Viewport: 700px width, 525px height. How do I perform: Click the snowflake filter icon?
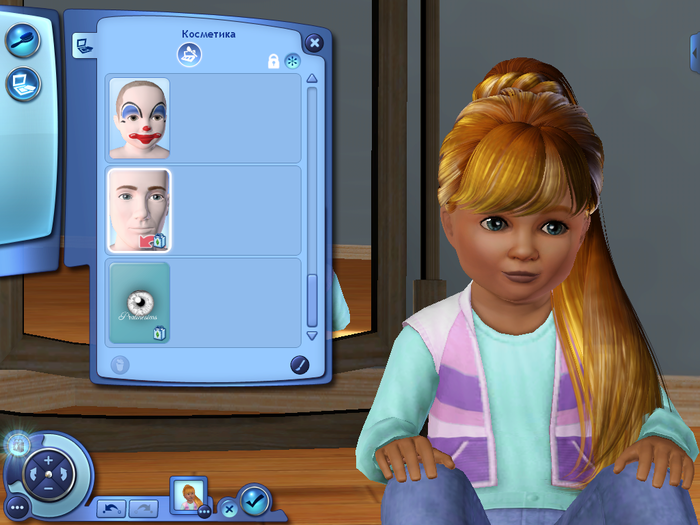point(292,61)
